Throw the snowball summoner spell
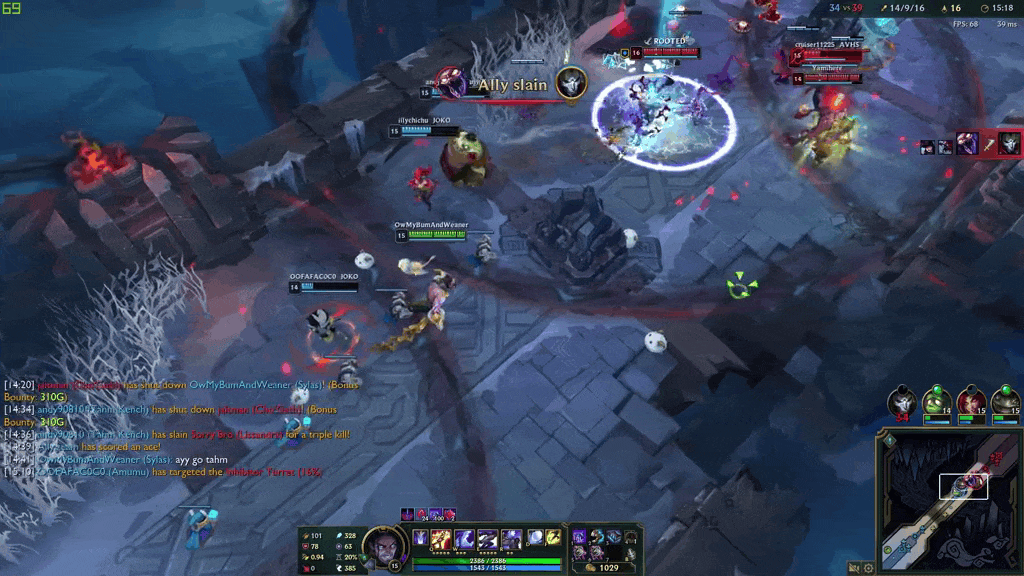 pyautogui.click(x=536, y=538)
